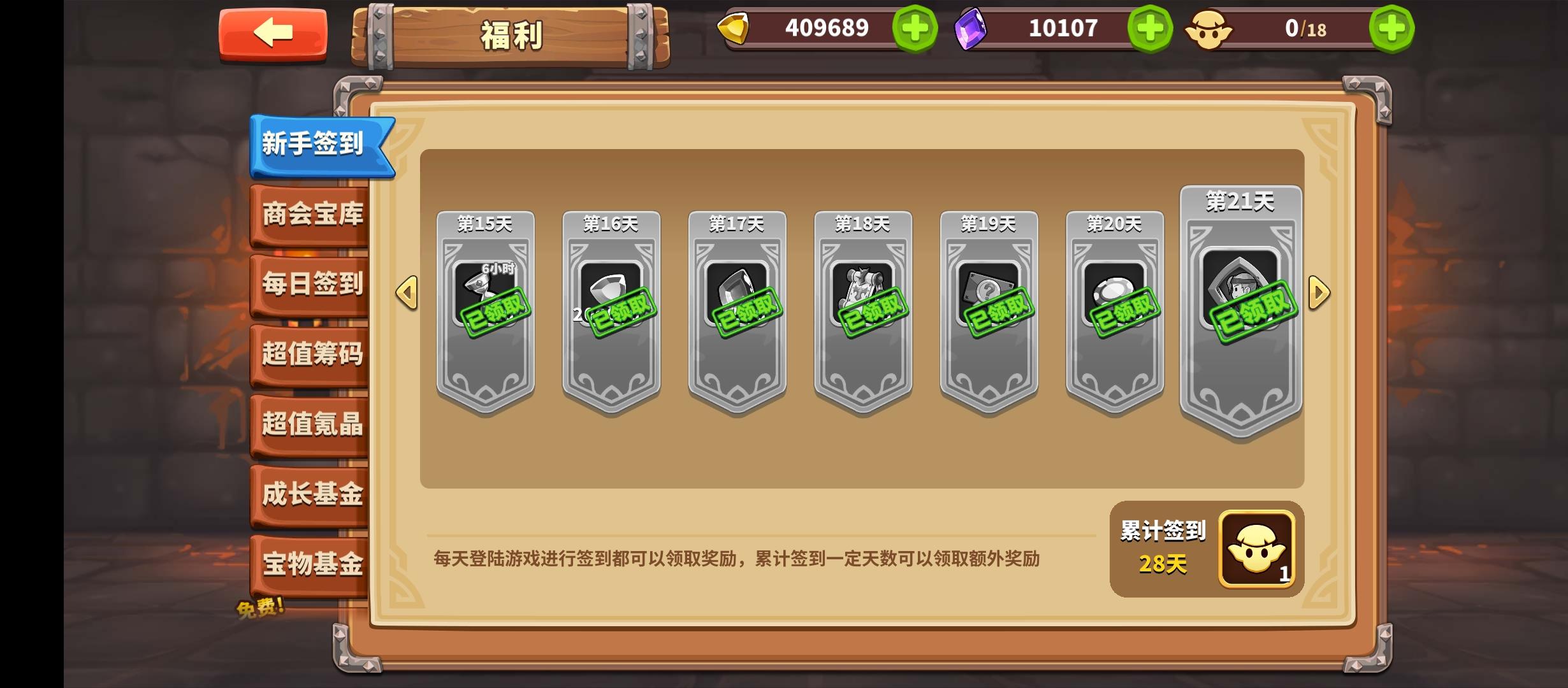Viewport: 1568px width, 688px height.
Task: Click the 超值氪晶 sidebar entry
Action: (x=311, y=426)
